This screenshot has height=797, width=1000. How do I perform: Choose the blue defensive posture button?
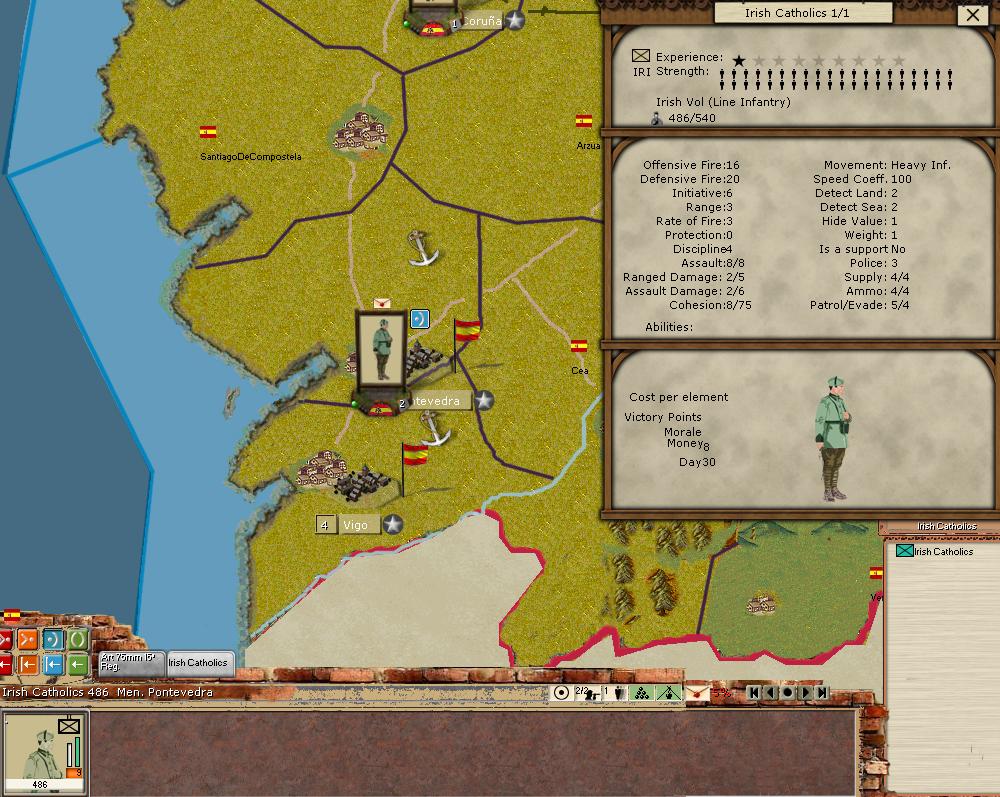(52, 639)
